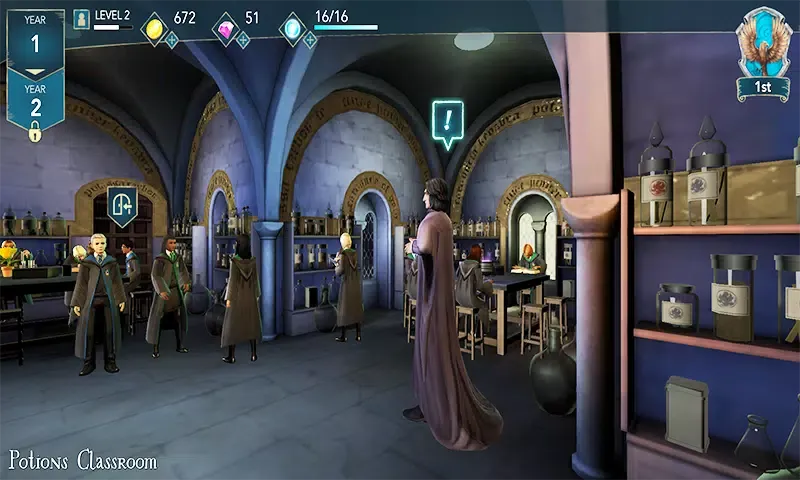The image size is (800, 480).
Task: Tap the gold coin currency icon
Action: click(x=154, y=28)
